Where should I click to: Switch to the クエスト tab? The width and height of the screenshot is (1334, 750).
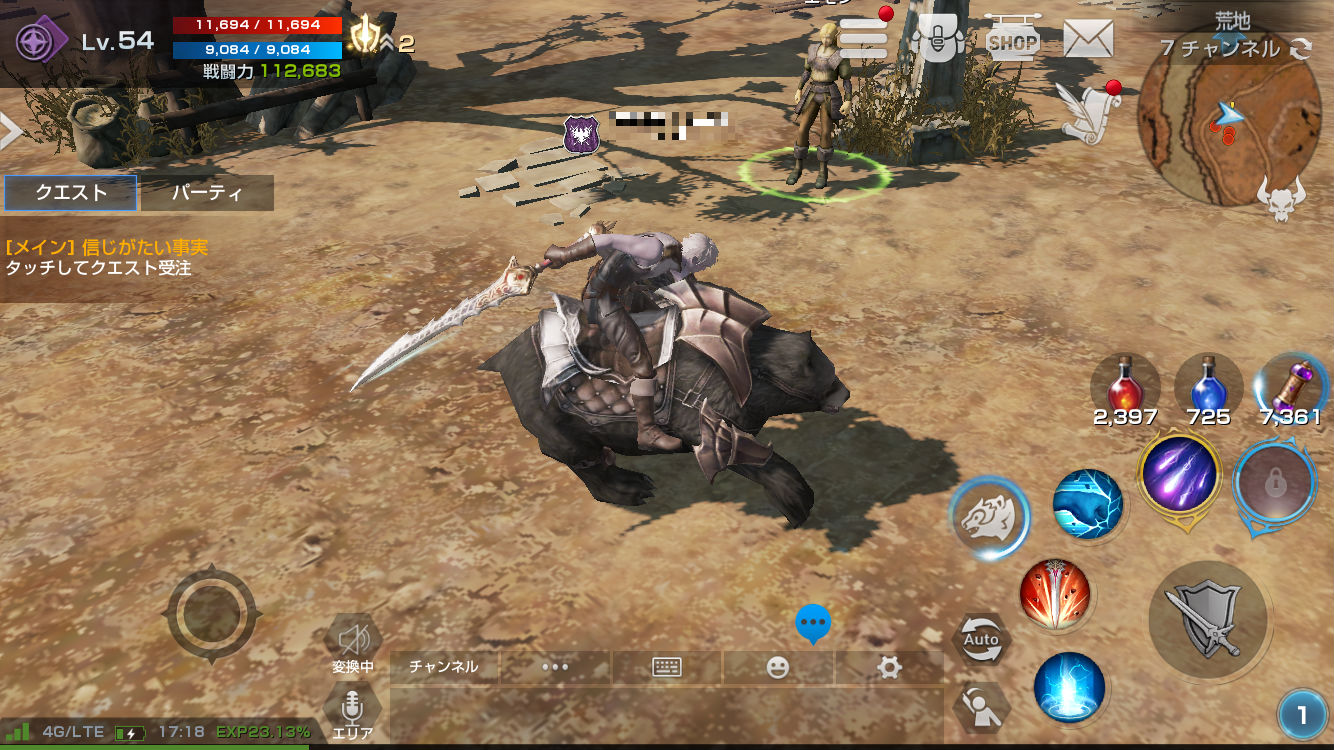point(71,193)
